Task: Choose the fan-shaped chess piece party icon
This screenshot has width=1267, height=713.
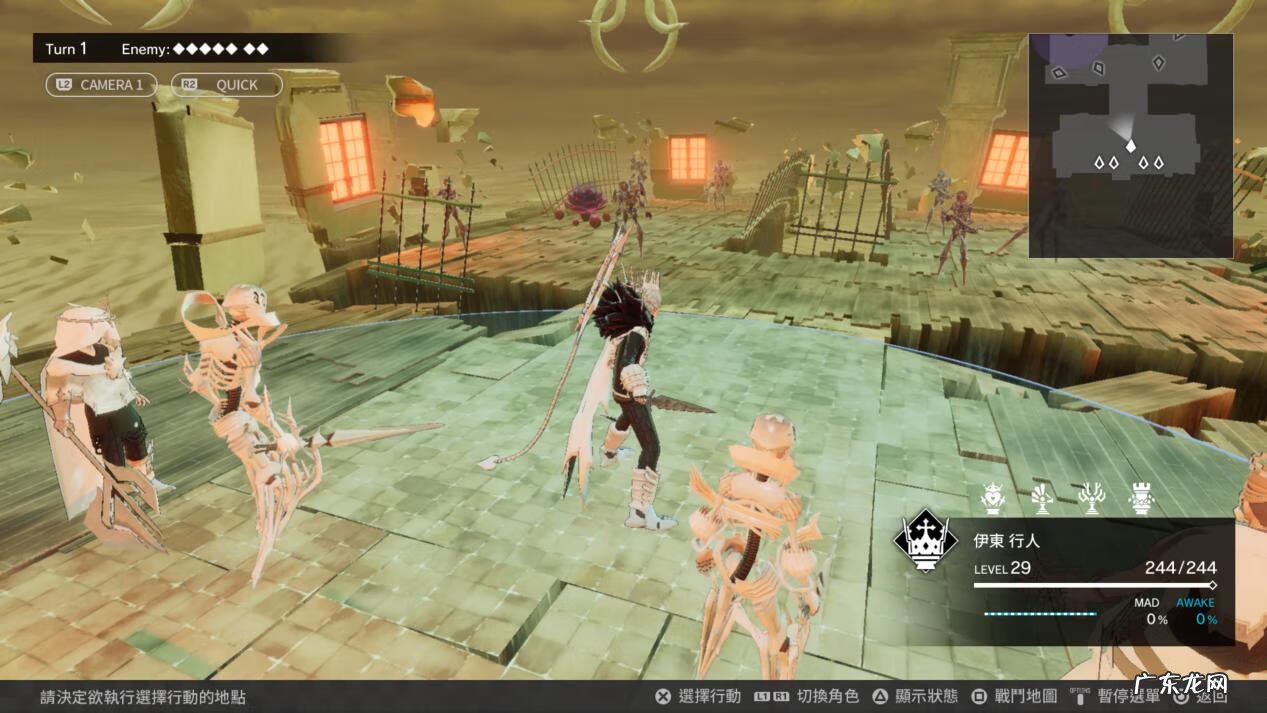Action: (x=1042, y=497)
